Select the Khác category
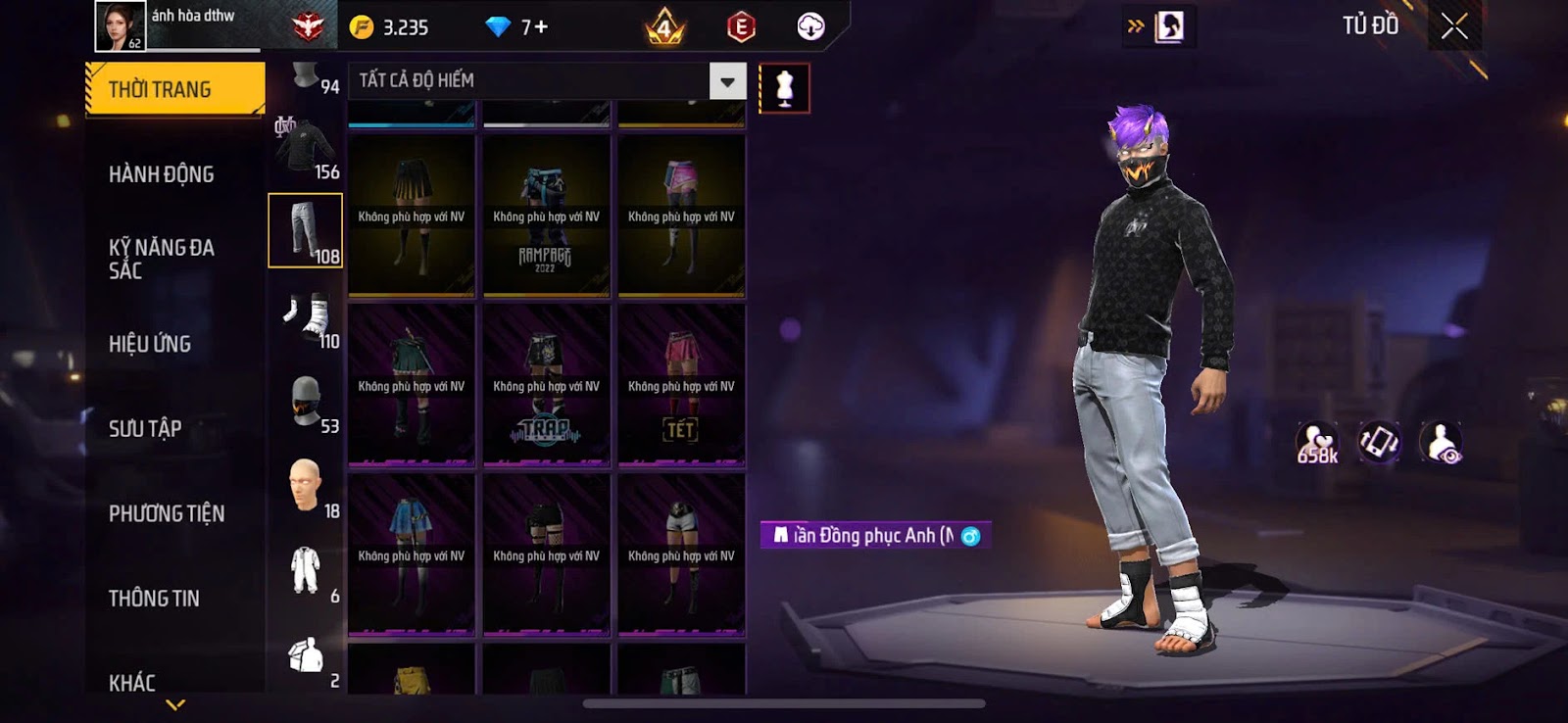Viewport: 1568px width, 723px height. (x=132, y=682)
